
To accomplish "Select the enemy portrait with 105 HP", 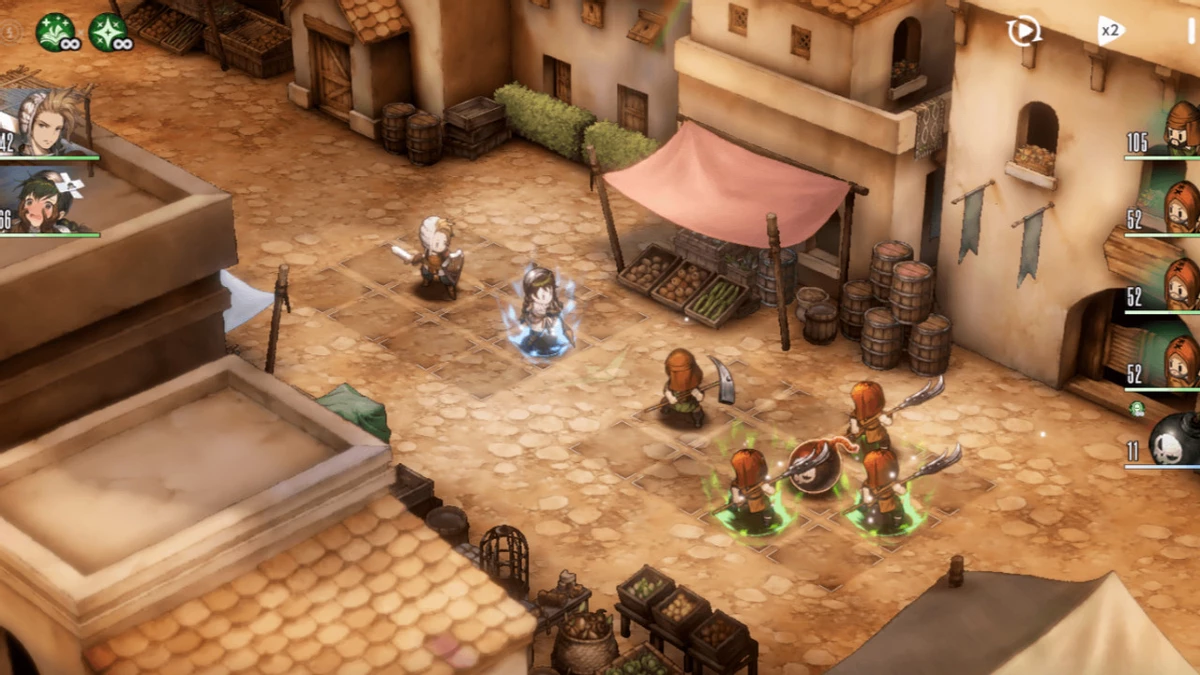I will point(1180,129).
